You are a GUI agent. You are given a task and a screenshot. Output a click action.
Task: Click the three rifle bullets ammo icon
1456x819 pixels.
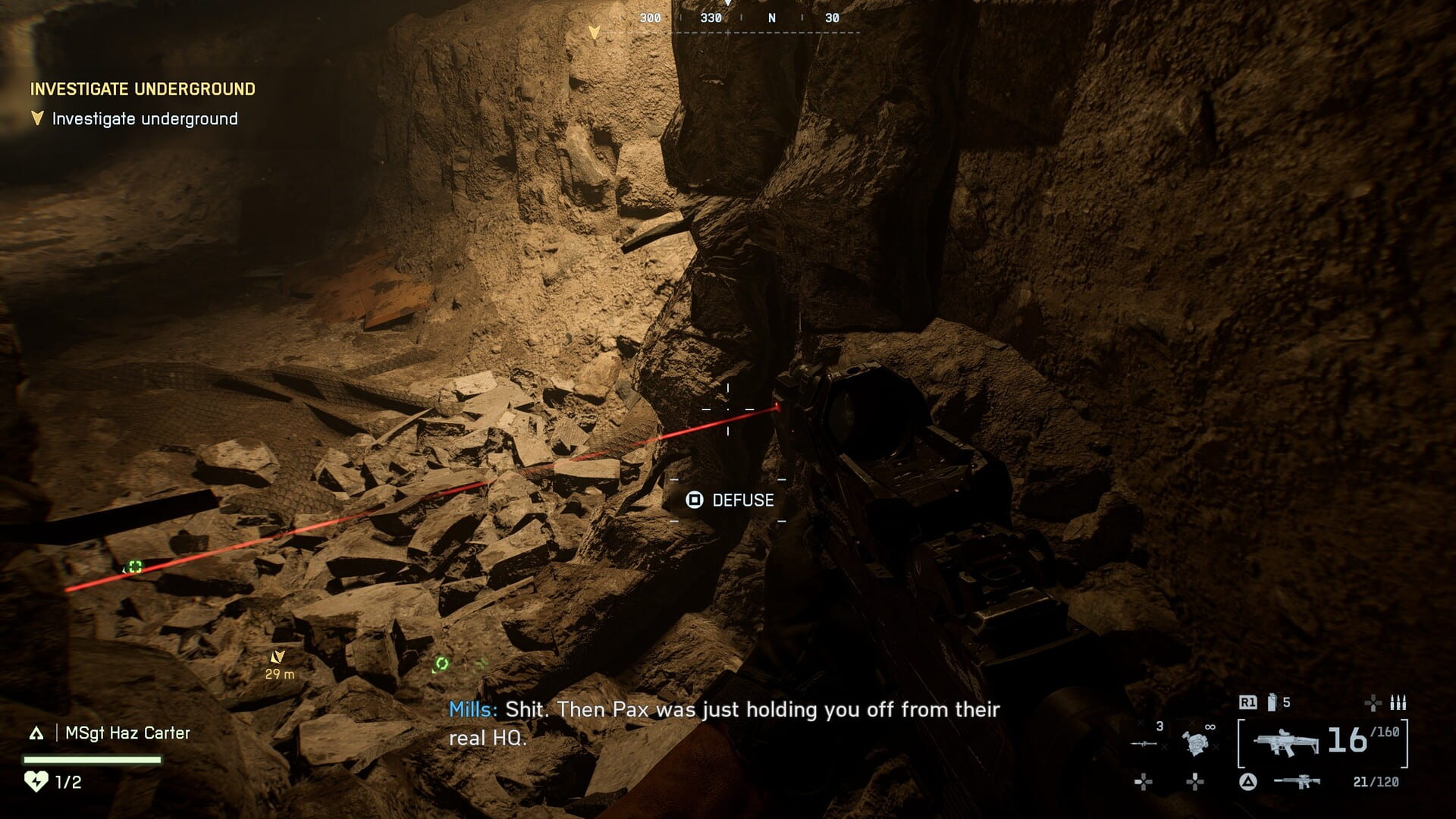(x=1398, y=703)
